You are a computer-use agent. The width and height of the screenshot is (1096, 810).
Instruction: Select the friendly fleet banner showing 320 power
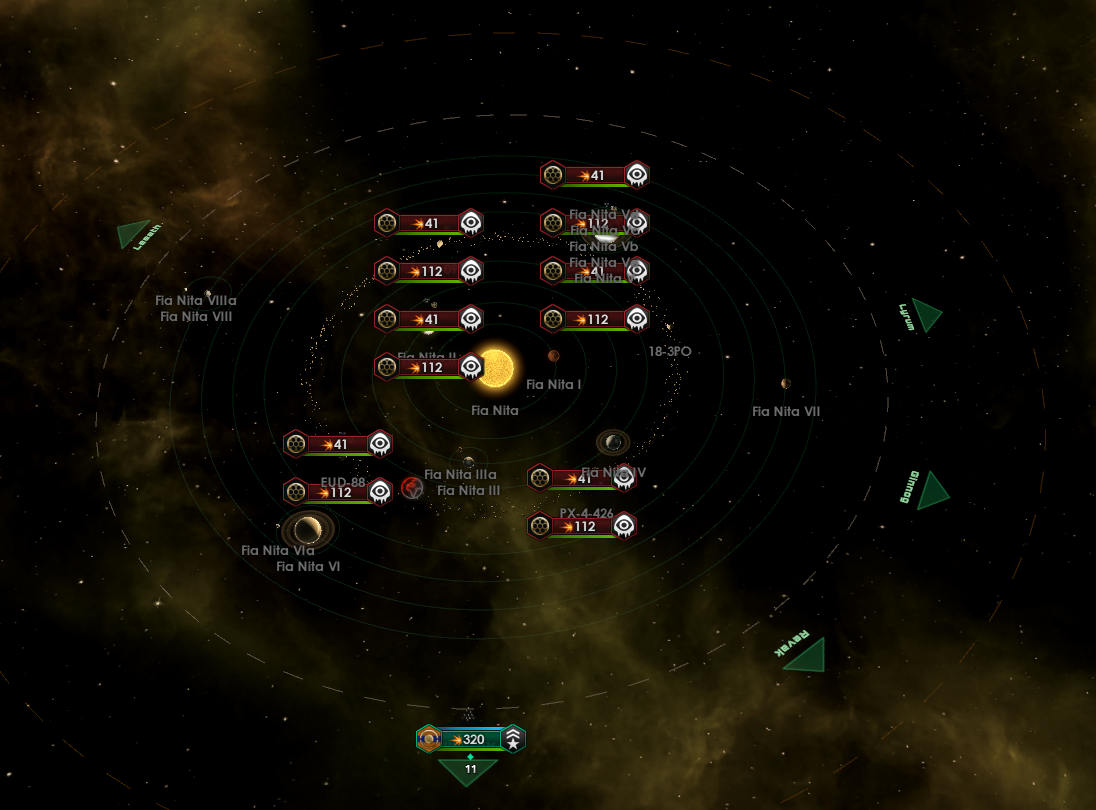470,740
